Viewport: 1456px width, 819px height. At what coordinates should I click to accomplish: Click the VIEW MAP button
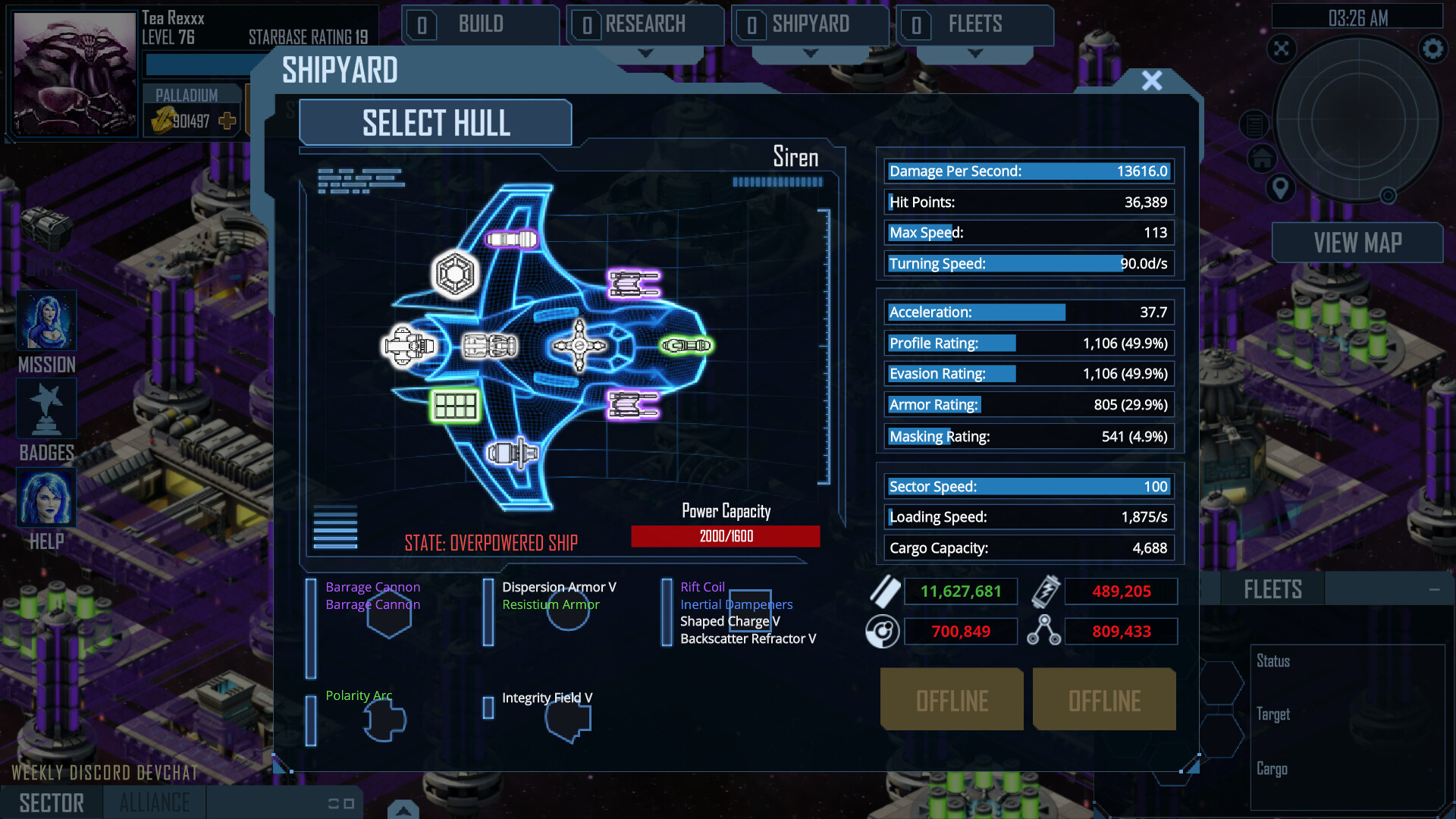point(1357,243)
